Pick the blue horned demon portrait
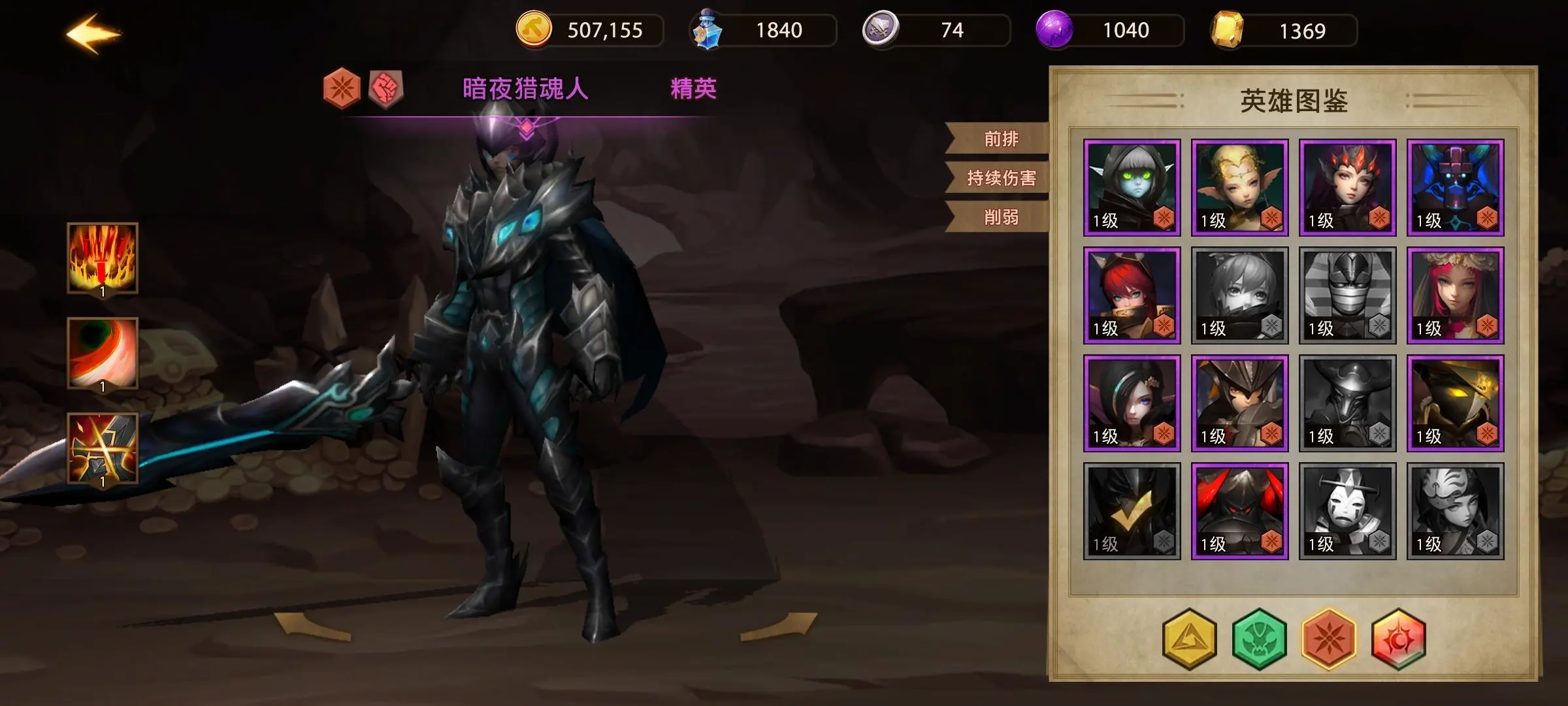The height and width of the screenshot is (706, 1568). point(1455,188)
